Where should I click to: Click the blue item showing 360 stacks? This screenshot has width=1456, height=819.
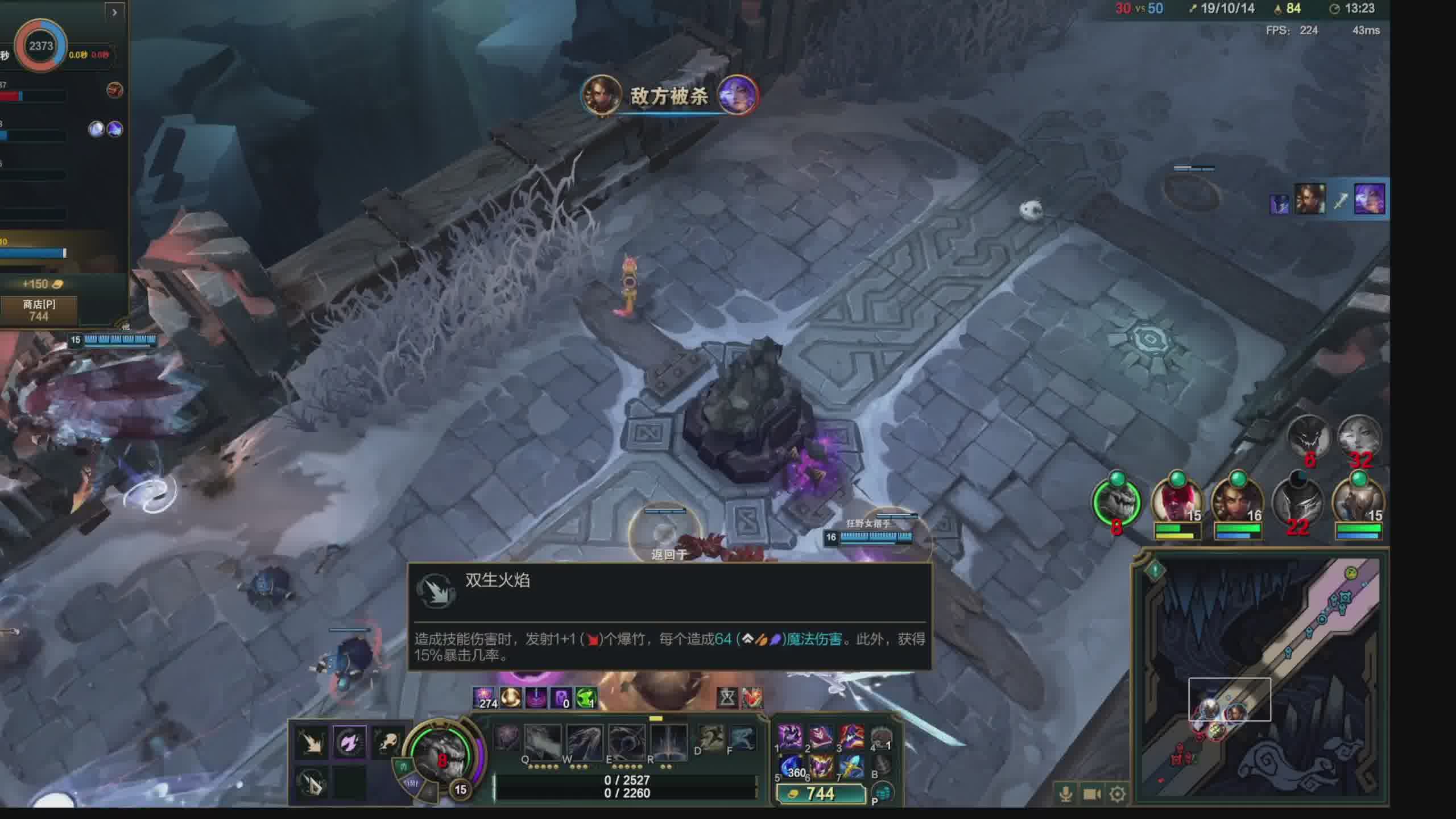pos(790,767)
